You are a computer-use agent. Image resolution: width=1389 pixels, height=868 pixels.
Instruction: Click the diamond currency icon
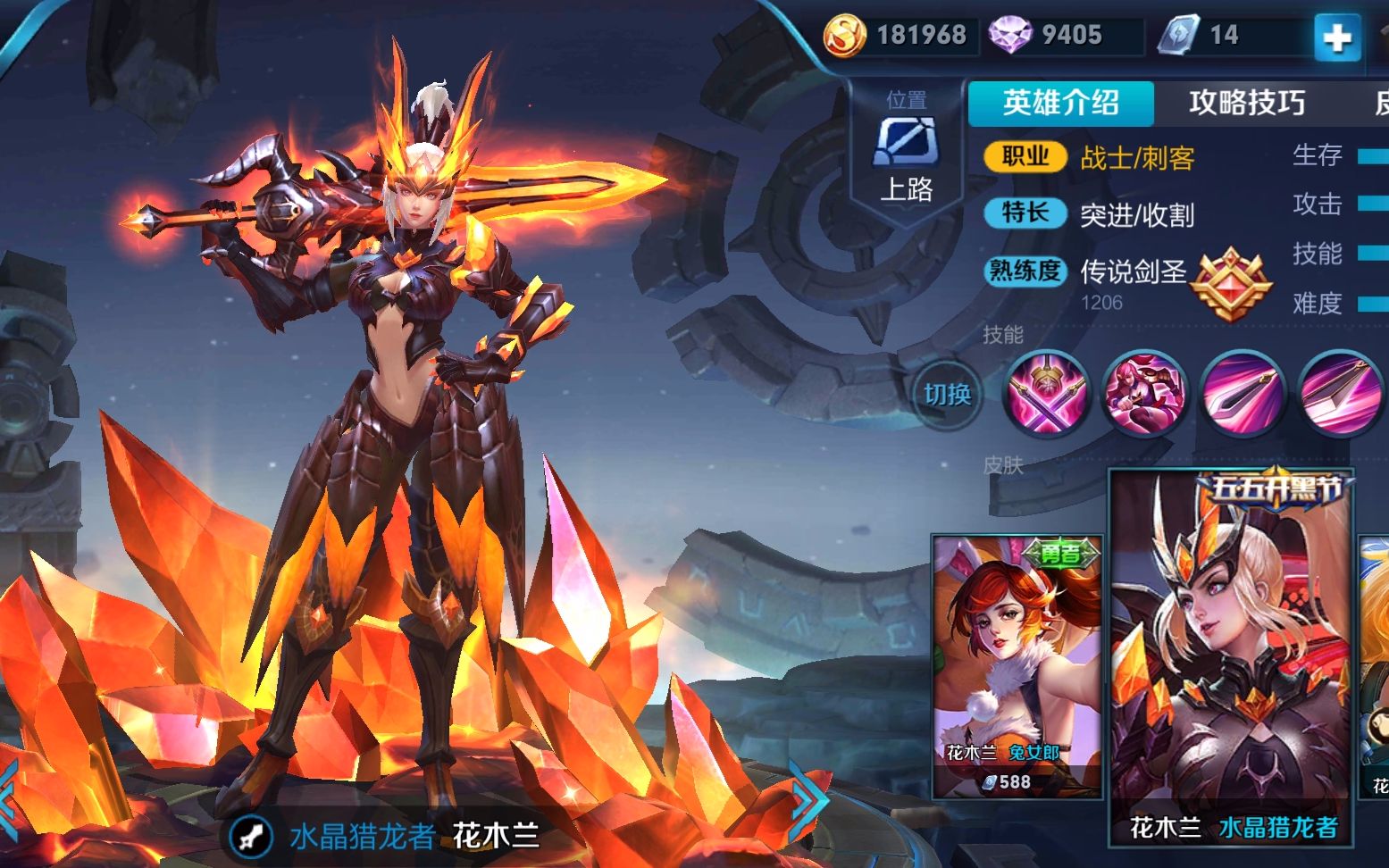pos(1010,34)
